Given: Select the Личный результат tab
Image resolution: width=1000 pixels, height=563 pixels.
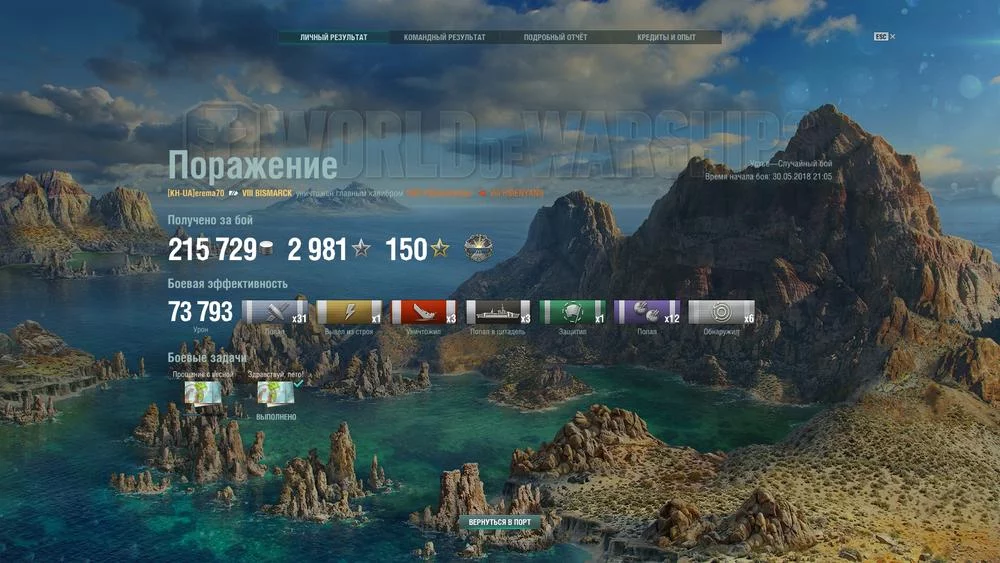Looking at the screenshot, I should 334,38.
